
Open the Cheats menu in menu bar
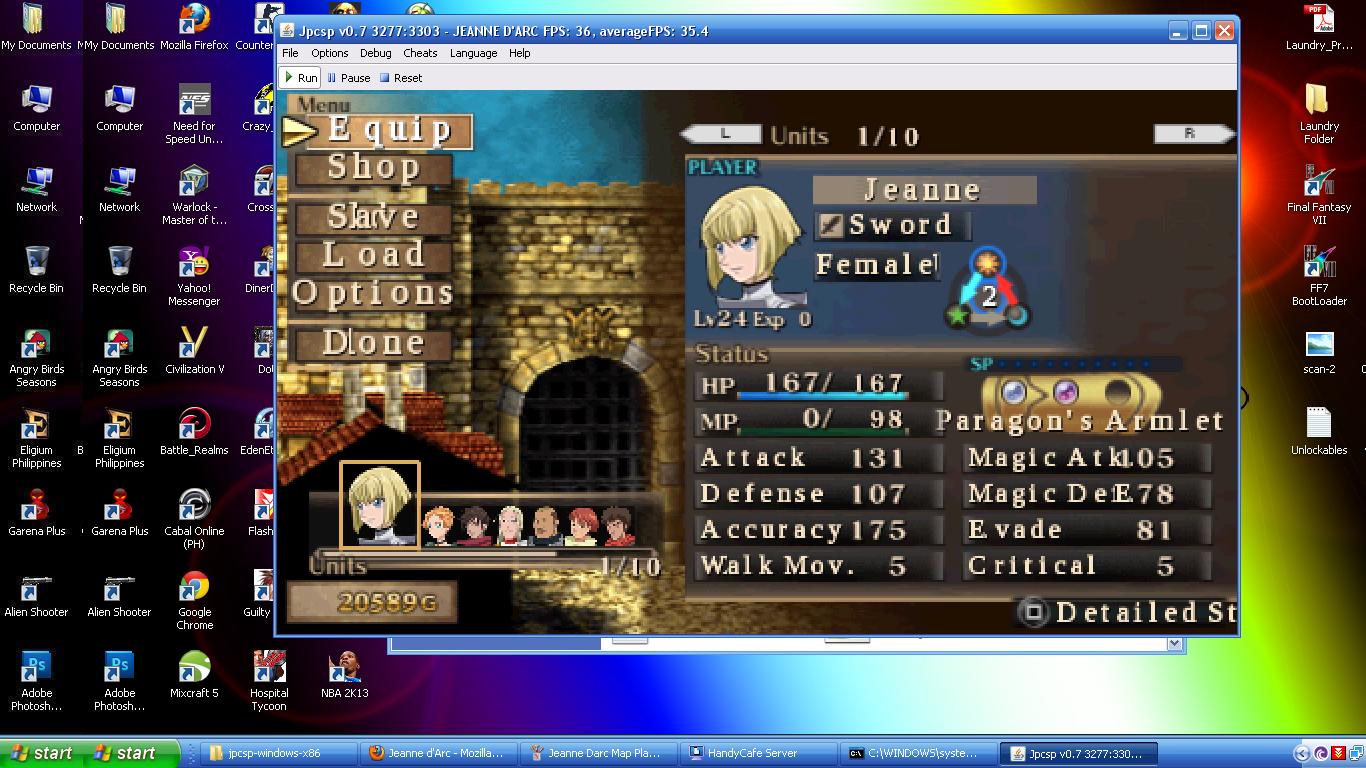[420, 53]
